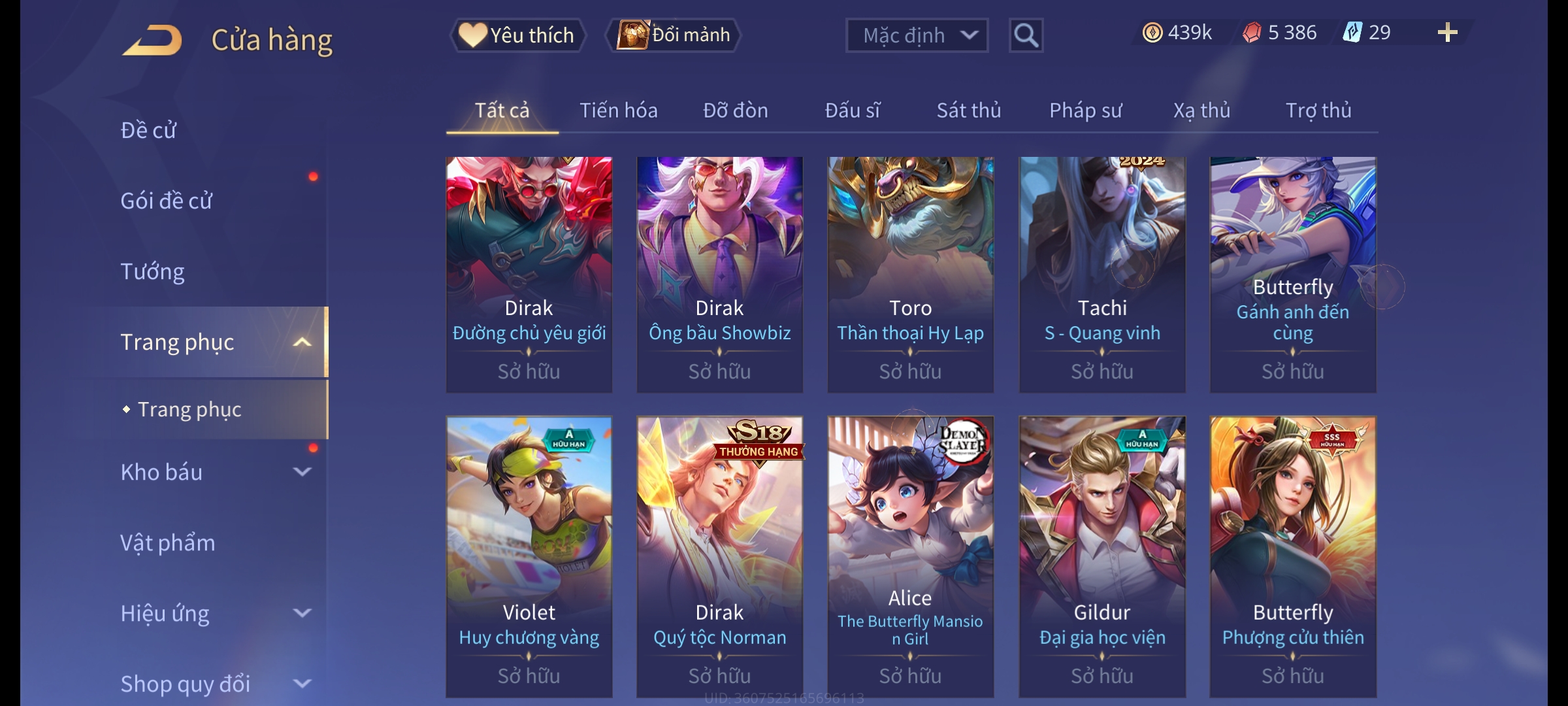Screen dimensions: 1568x706
Task: Choose the Trợ thủ tab
Action: pyautogui.click(x=1318, y=110)
